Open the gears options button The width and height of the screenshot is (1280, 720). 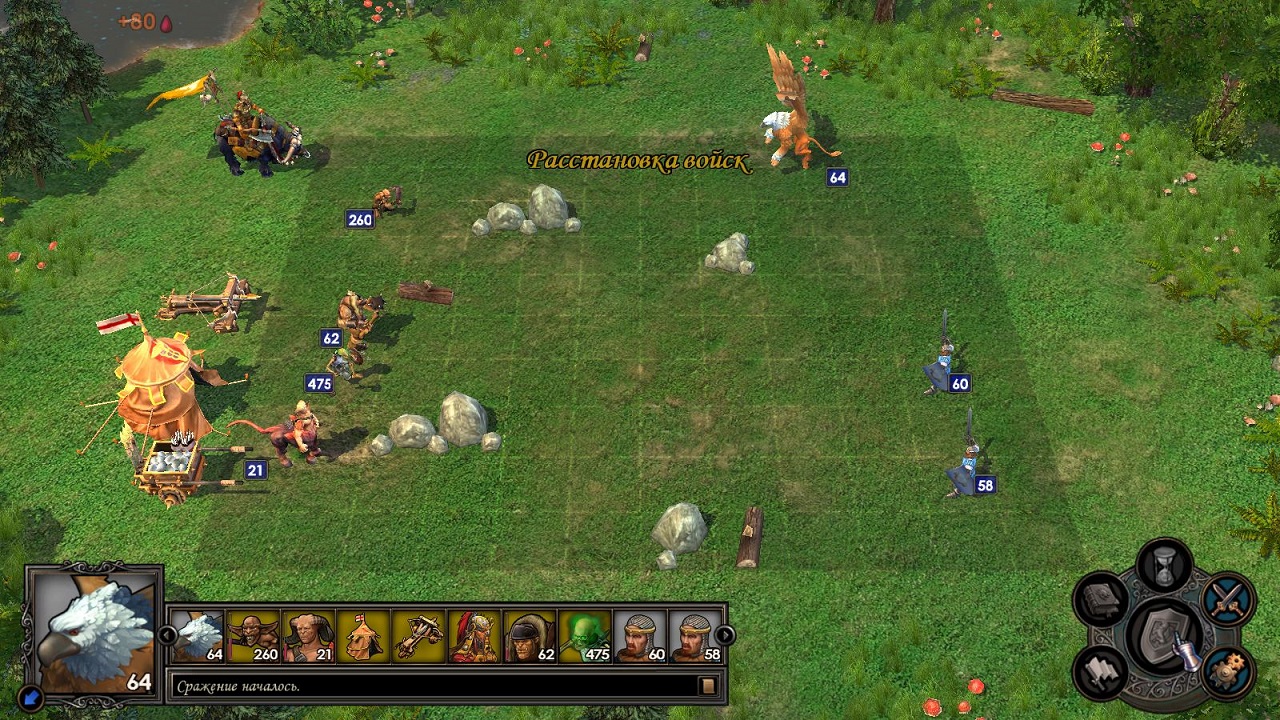click(x=1227, y=671)
